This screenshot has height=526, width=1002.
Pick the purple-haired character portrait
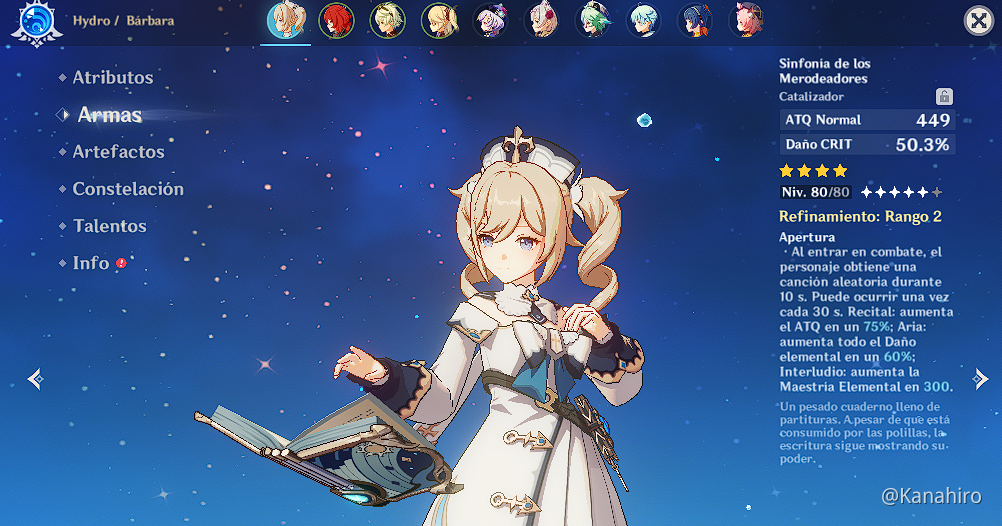pyautogui.click(x=489, y=20)
